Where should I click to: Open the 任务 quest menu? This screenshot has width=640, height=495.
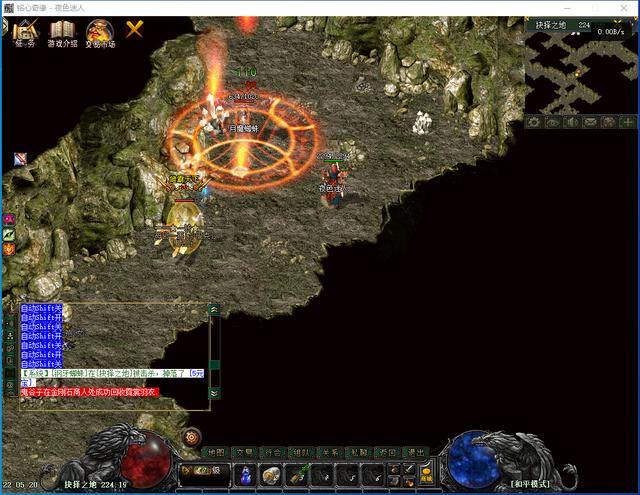pos(26,33)
